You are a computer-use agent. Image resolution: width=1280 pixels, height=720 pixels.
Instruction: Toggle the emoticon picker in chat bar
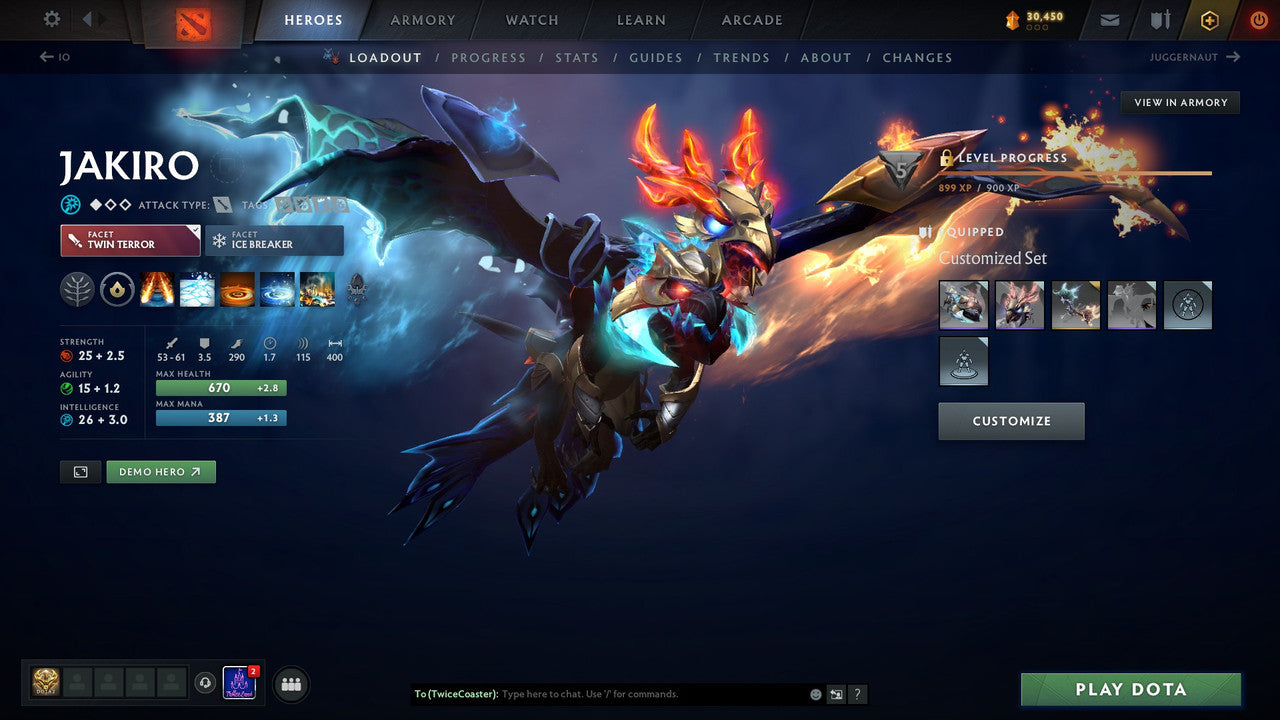815,694
